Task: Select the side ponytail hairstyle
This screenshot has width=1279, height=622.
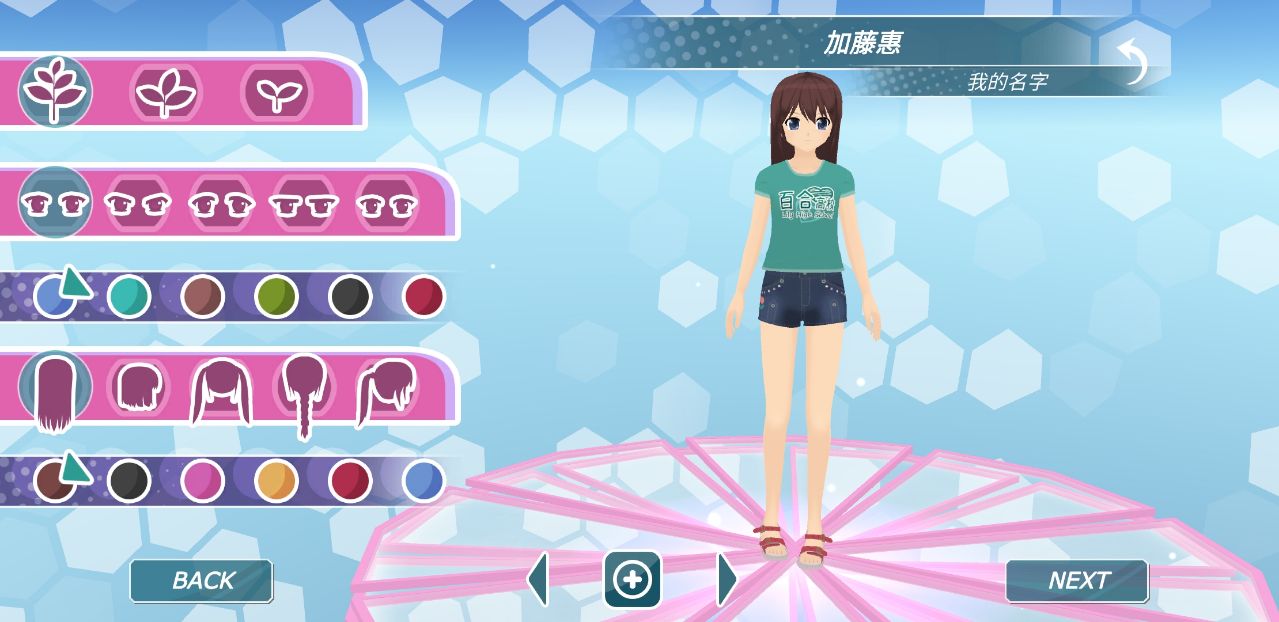Action: 387,392
